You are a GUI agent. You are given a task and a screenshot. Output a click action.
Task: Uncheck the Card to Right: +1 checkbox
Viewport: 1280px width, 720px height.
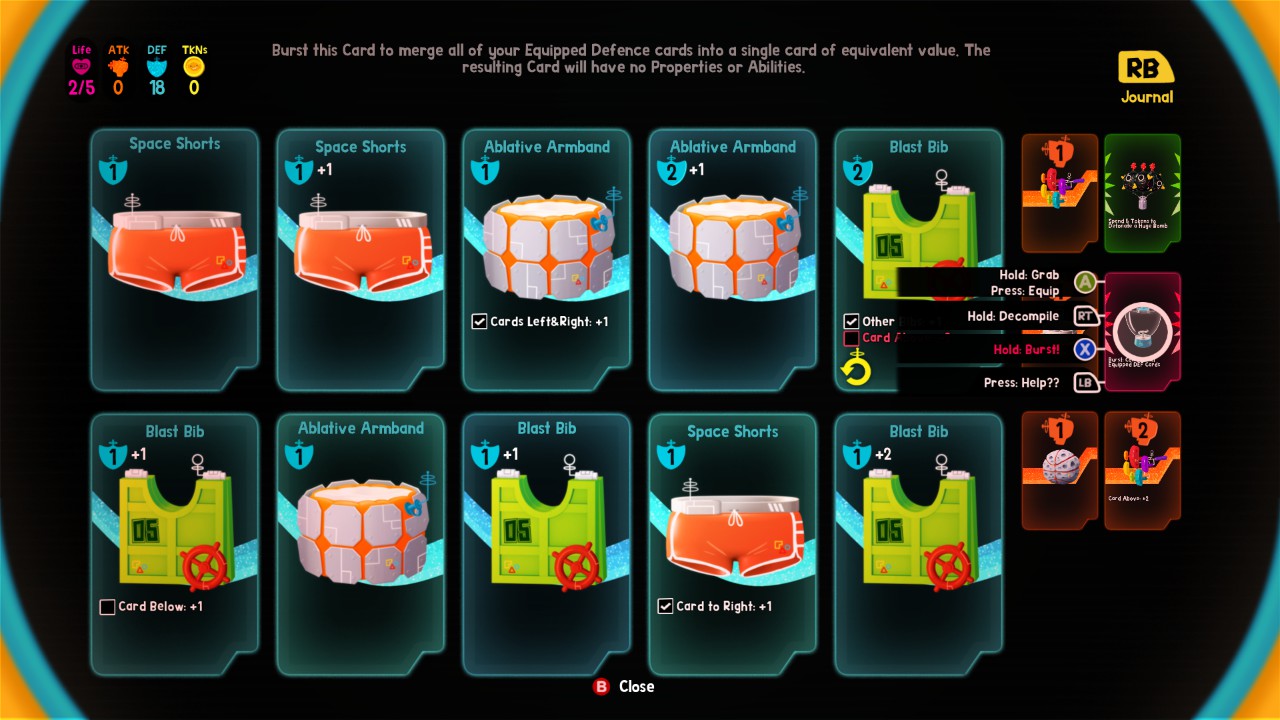664,606
